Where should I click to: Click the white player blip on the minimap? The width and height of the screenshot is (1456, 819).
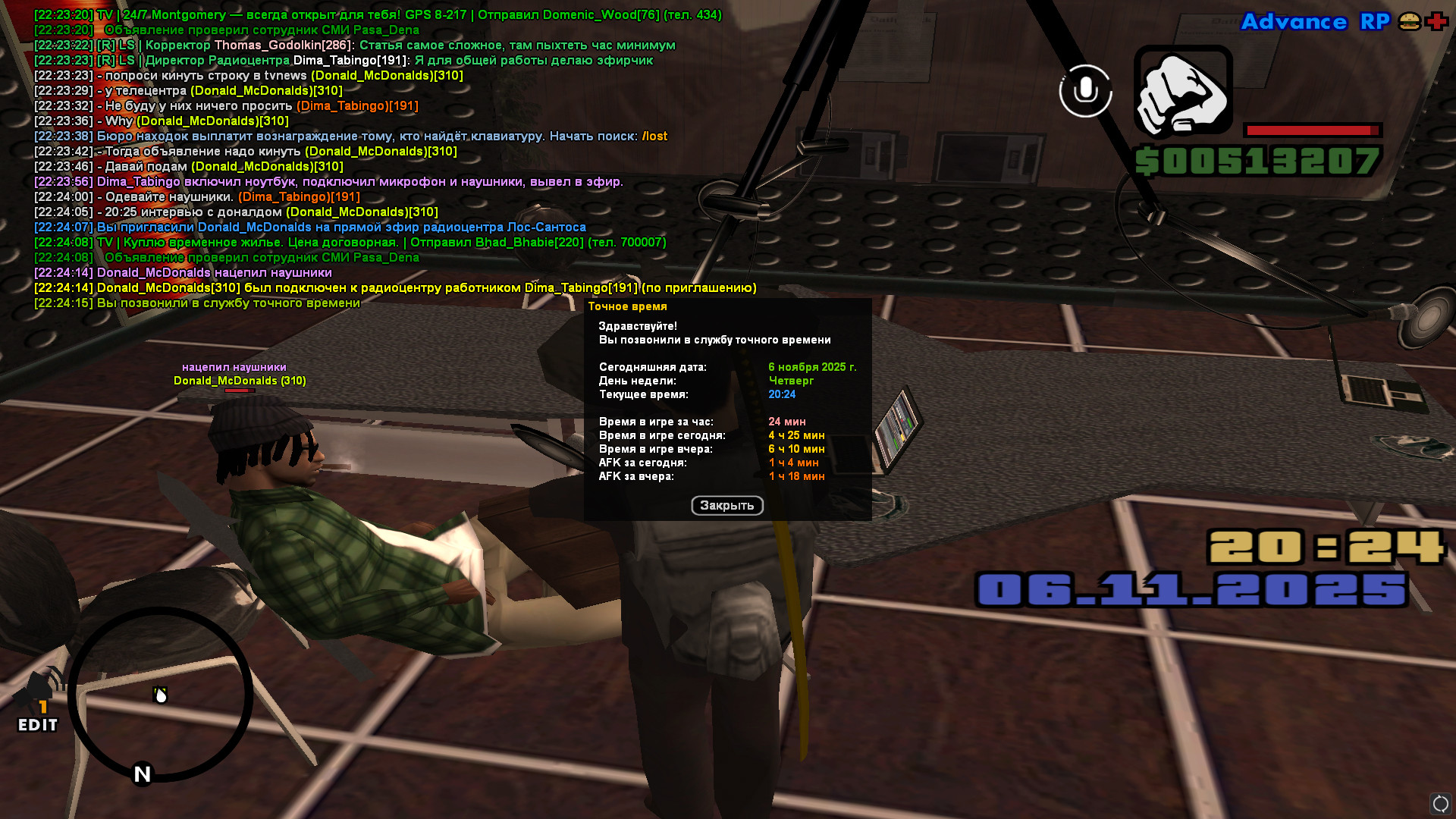[159, 694]
